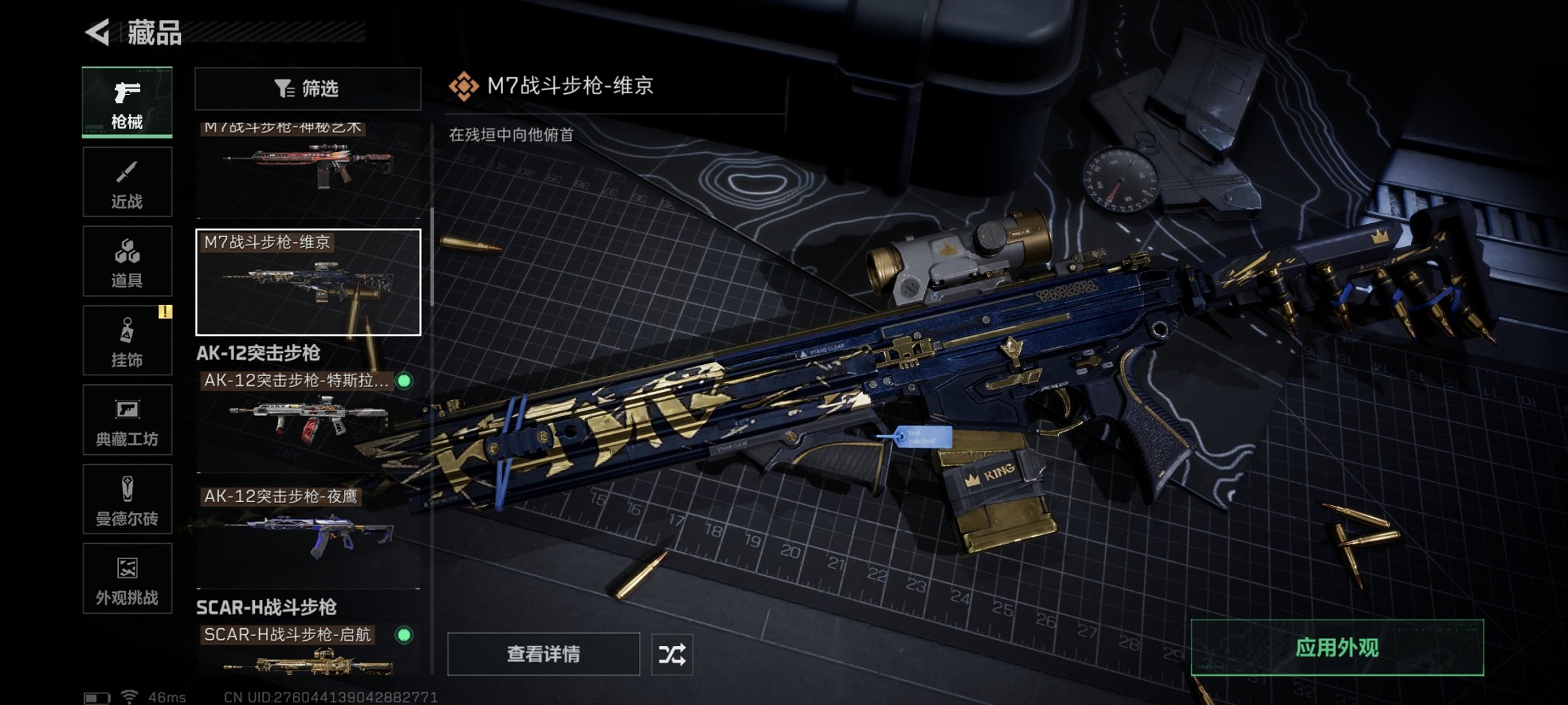Open the 外观挑战 appearance challenge icon
This screenshot has height=705, width=1568.
[x=126, y=579]
